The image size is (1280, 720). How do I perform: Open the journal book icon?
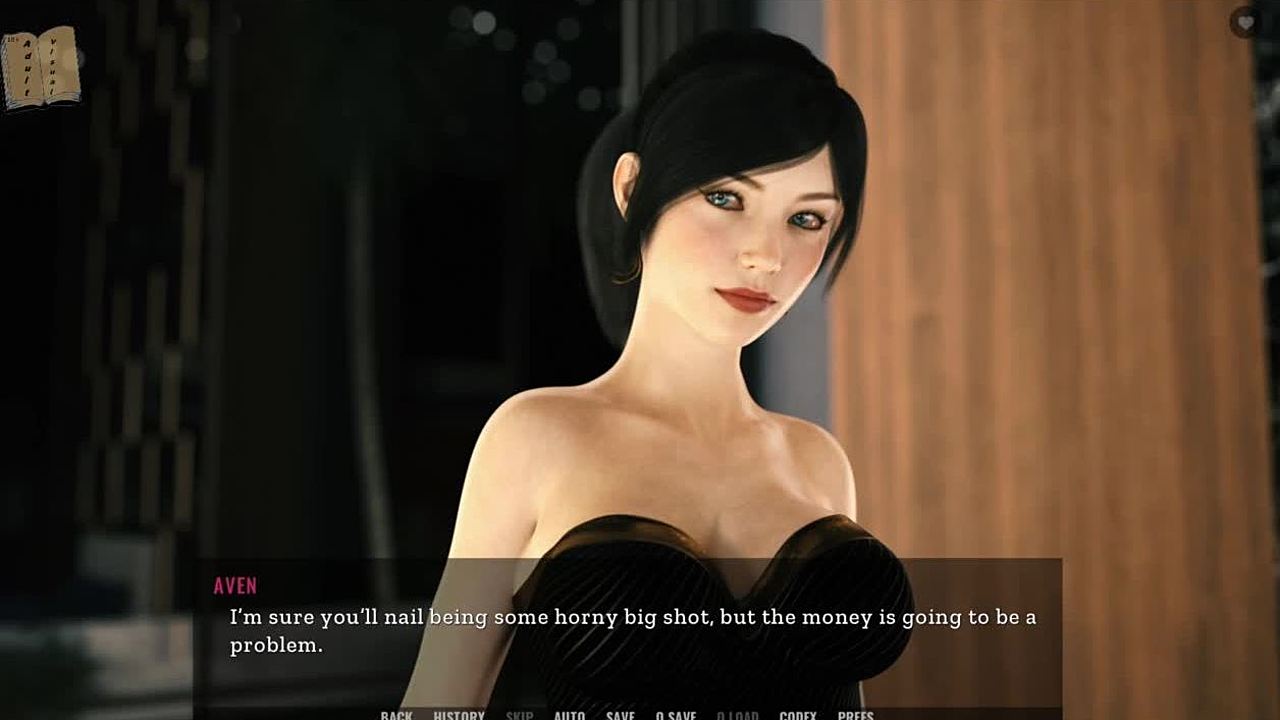[40, 67]
